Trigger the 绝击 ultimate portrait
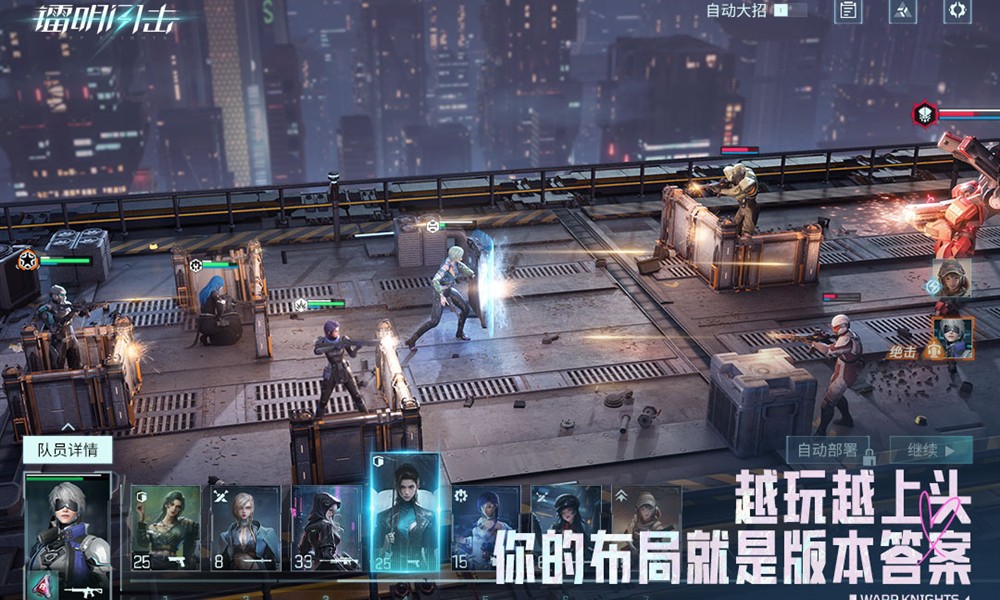The height and width of the screenshot is (600, 1000). coord(952,337)
